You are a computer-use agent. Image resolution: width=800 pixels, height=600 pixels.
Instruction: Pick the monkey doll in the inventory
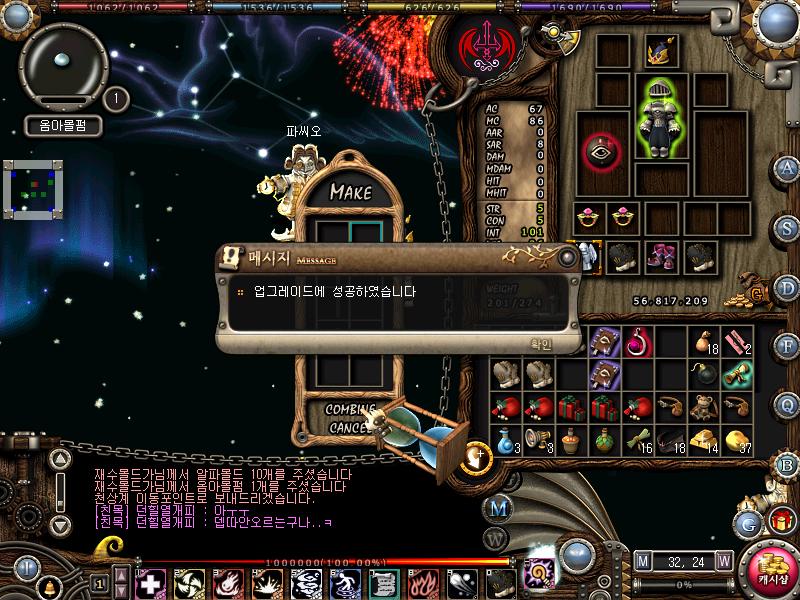click(x=705, y=408)
